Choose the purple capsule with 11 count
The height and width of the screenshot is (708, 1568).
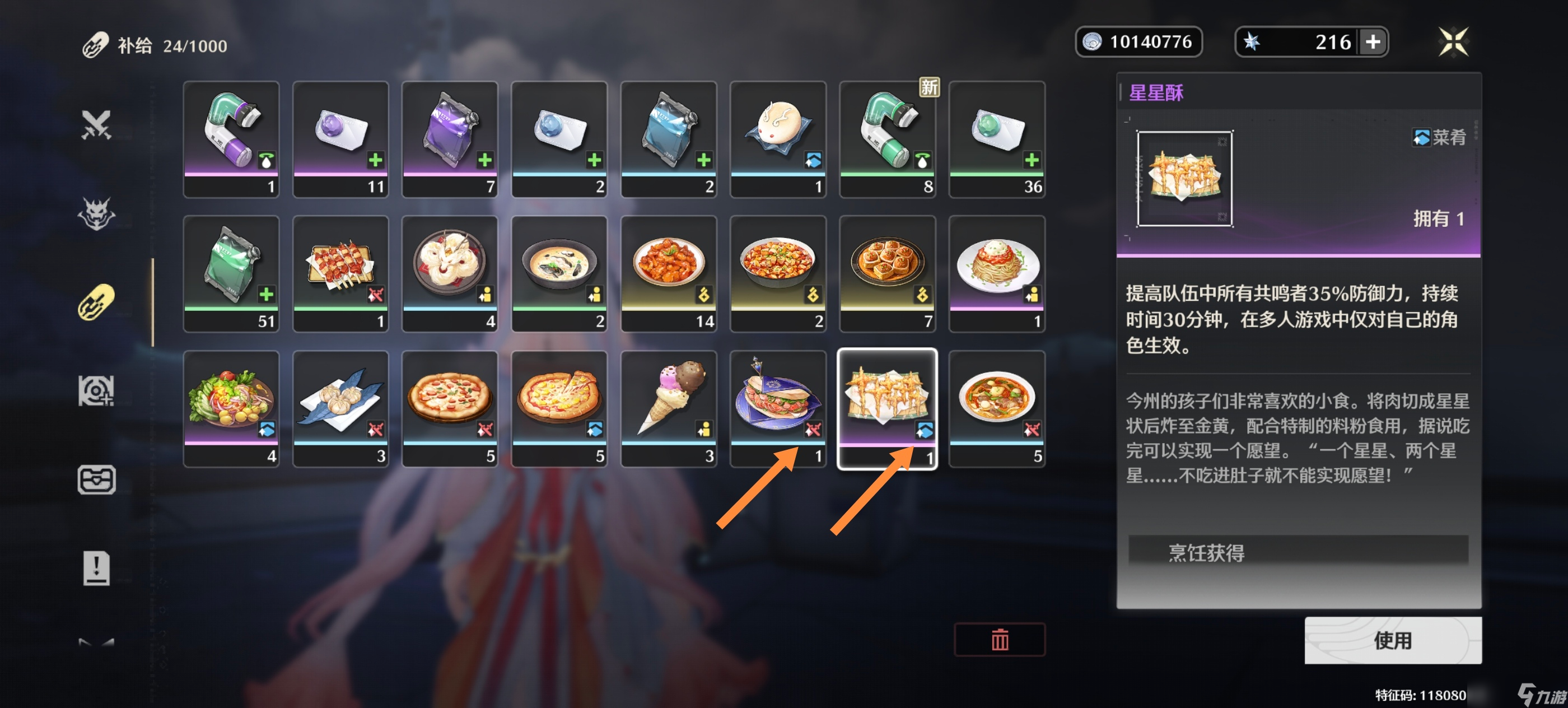pos(340,139)
